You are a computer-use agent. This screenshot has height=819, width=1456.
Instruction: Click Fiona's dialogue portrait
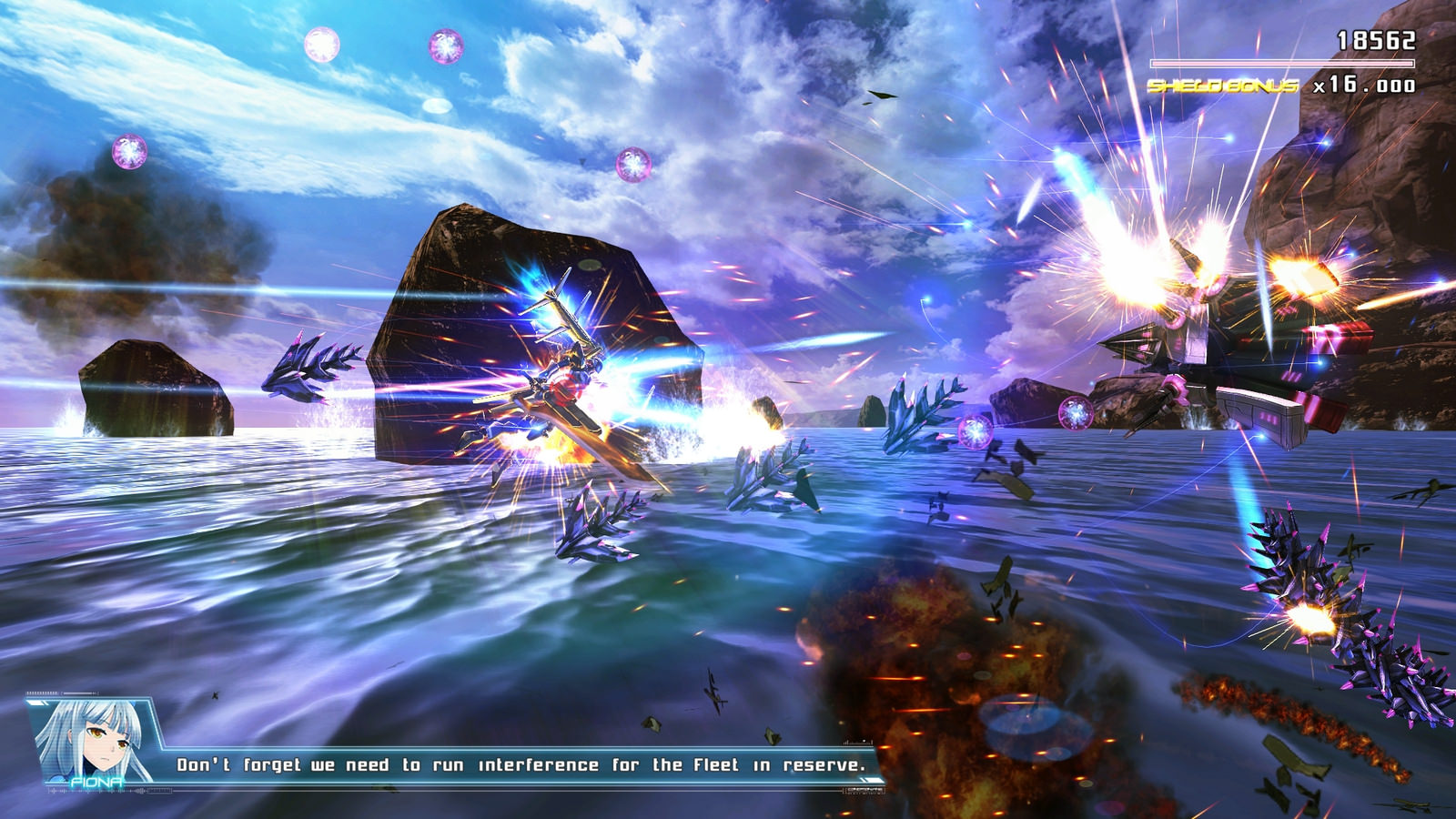[x=96, y=739]
